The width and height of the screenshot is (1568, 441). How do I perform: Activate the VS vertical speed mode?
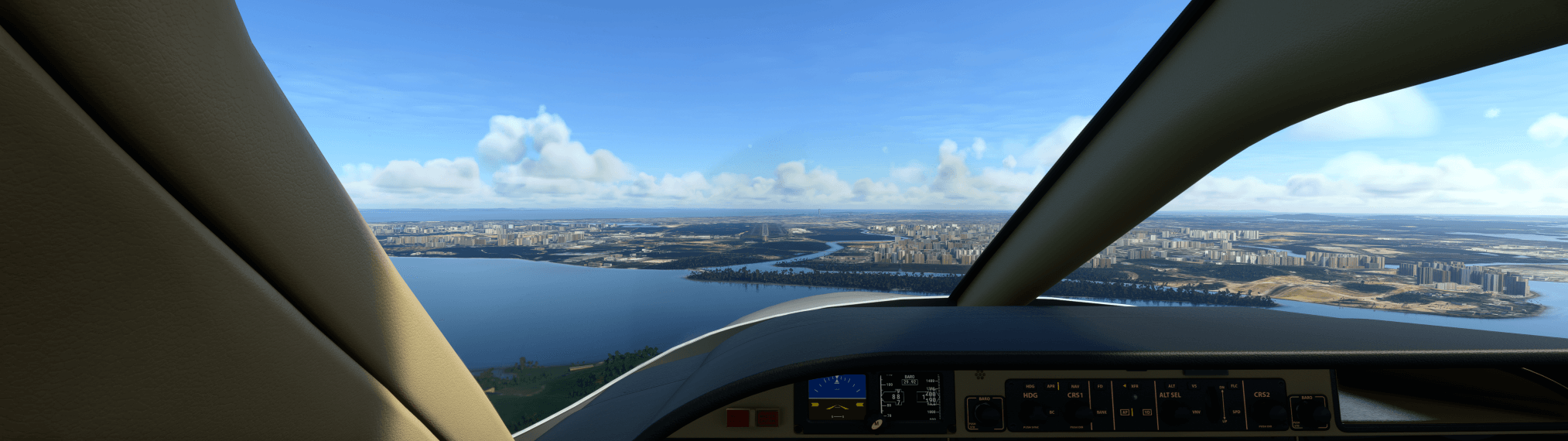1194,386
